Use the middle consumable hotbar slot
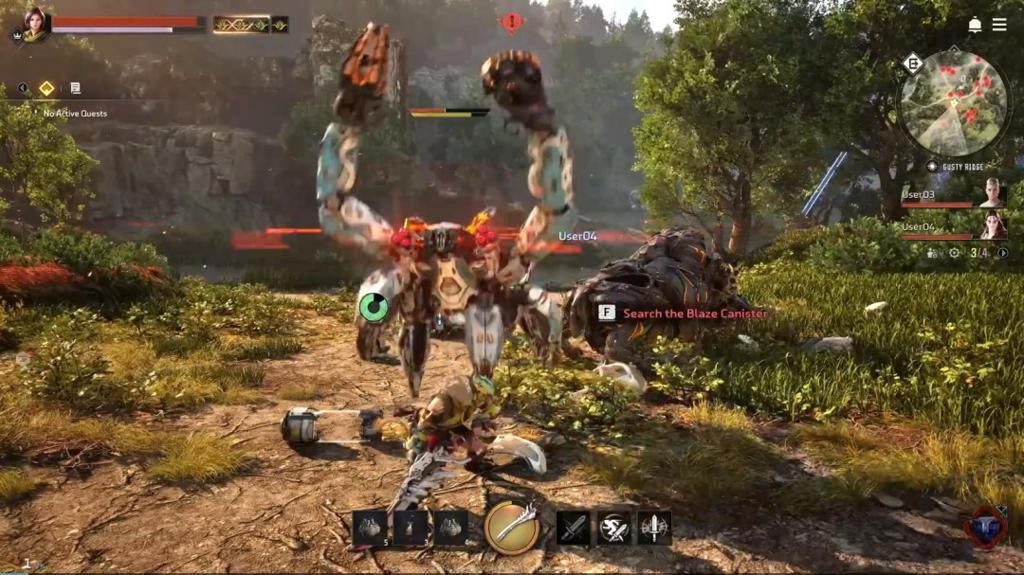Image resolution: width=1024 pixels, height=575 pixels. 410,527
